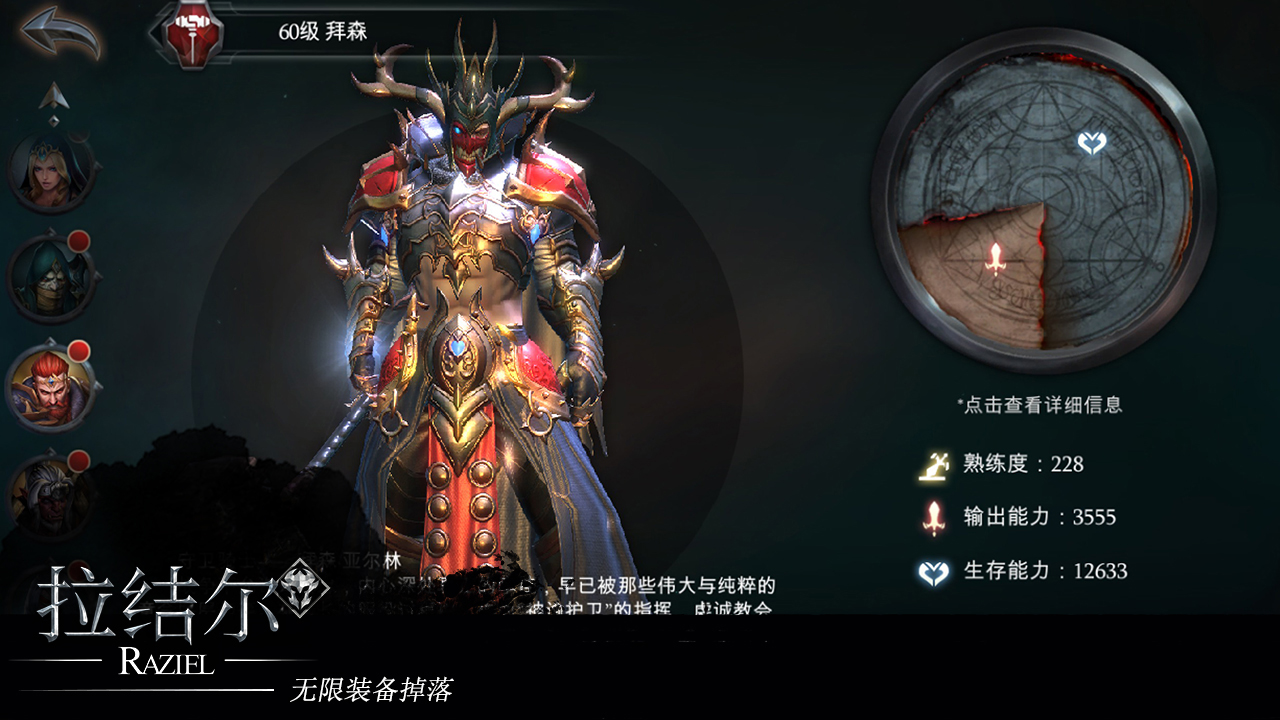Click the heart icon beside 生存能力
The height and width of the screenshot is (720, 1280).
933,573
